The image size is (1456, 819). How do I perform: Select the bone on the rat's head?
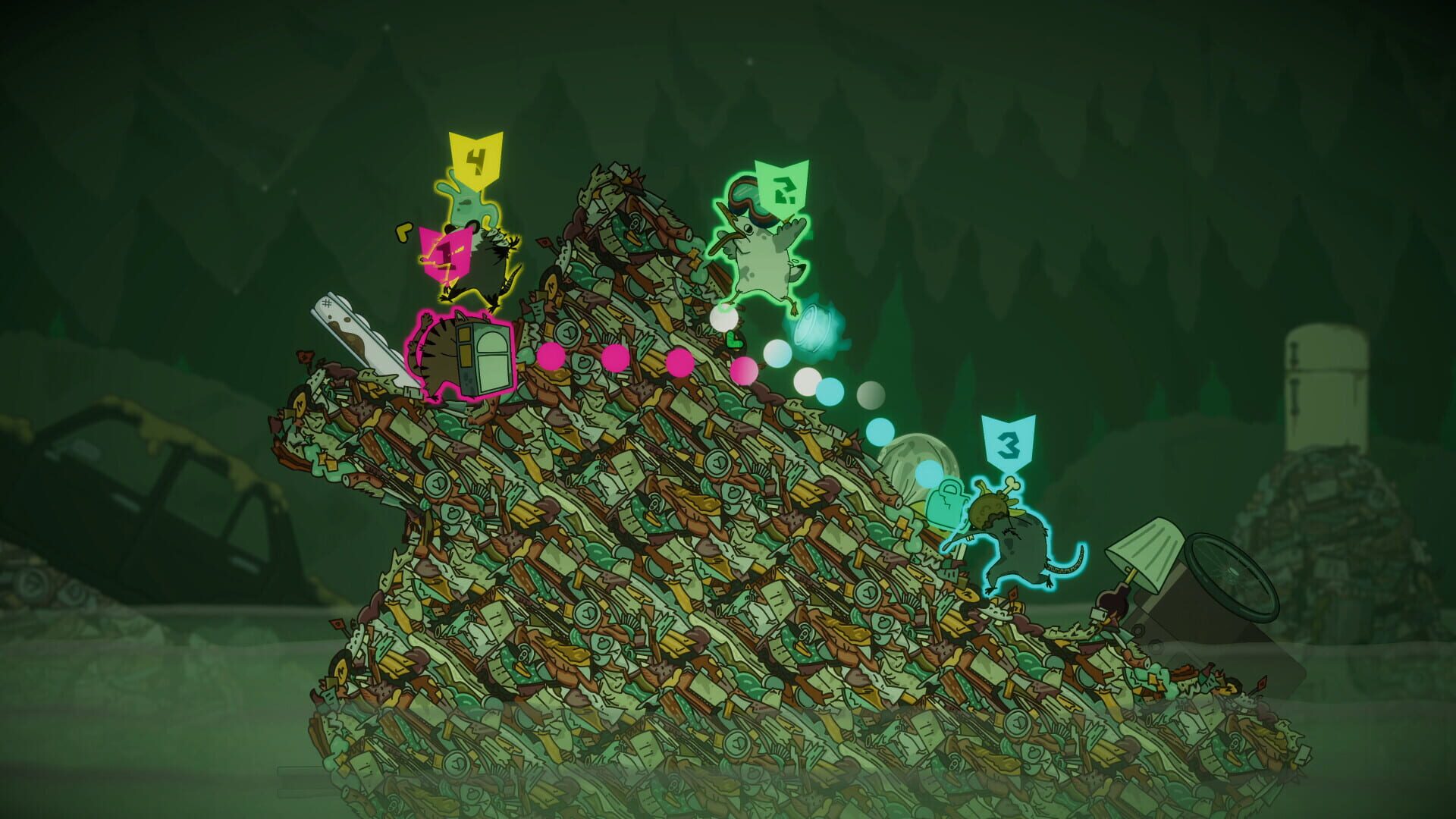pyautogui.click(x=1012, y=485)
